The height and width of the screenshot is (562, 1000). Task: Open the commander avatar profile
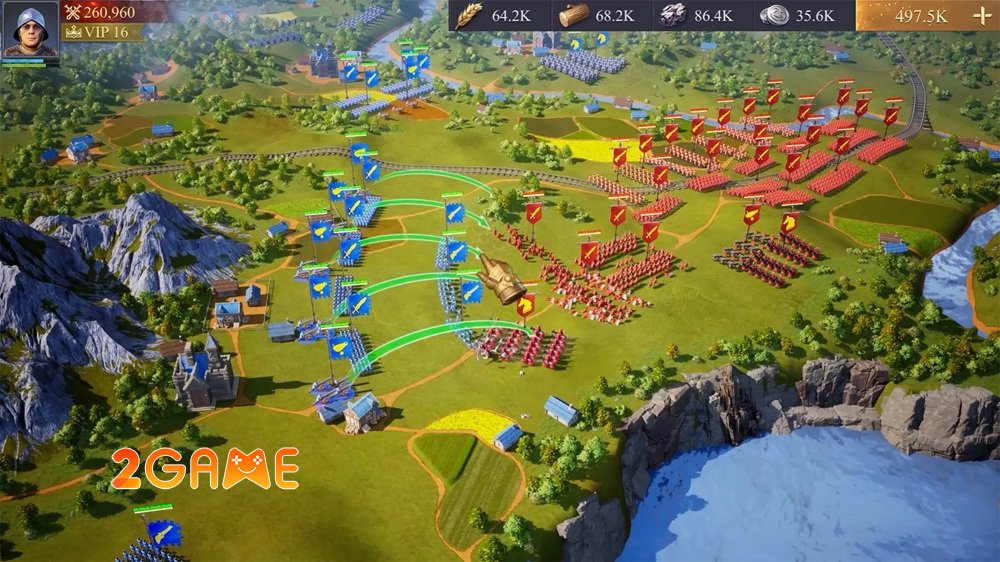coord(30,32)
